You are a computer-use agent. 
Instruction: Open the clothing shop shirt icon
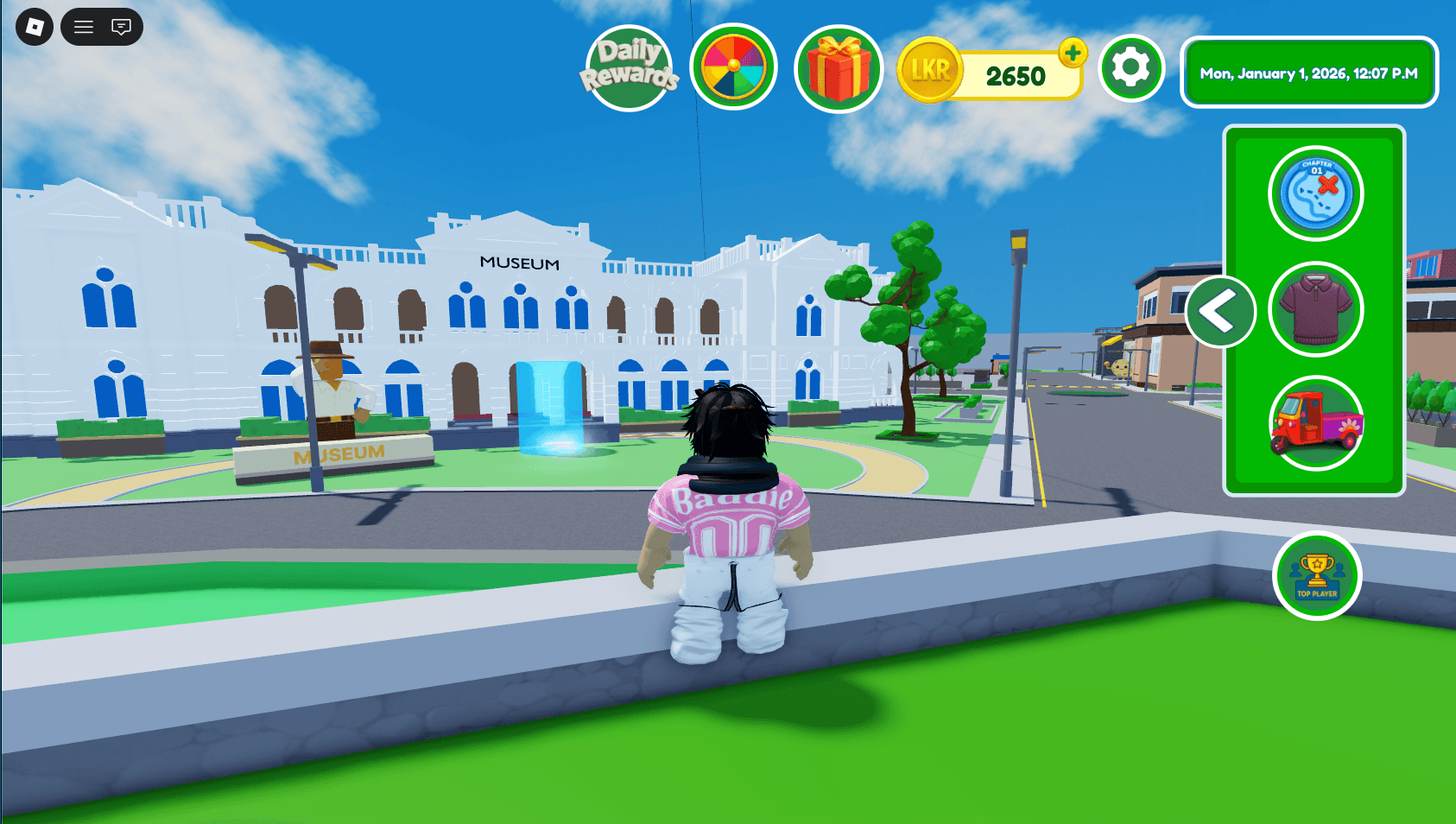click(1315, 308)
